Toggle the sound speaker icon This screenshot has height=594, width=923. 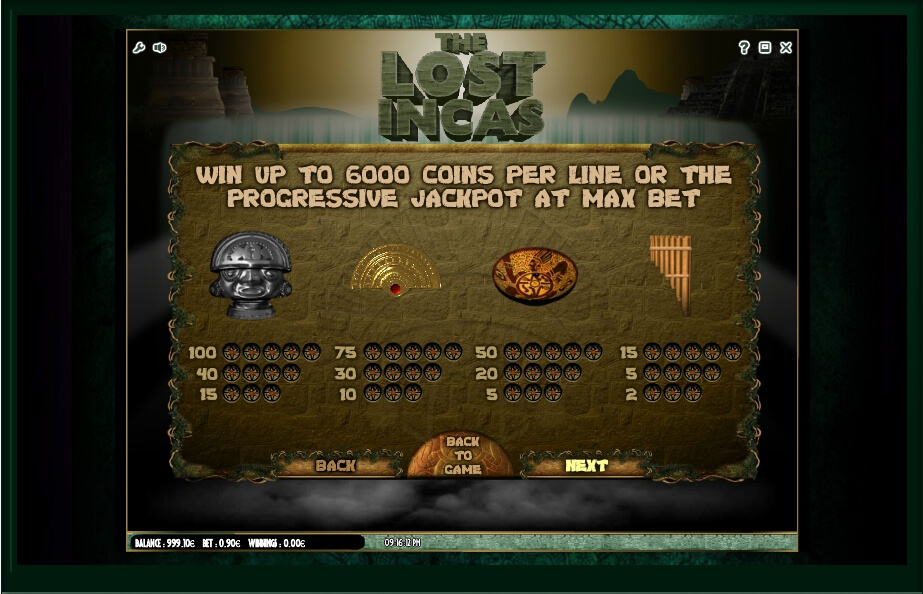click(x=160, y=47)
